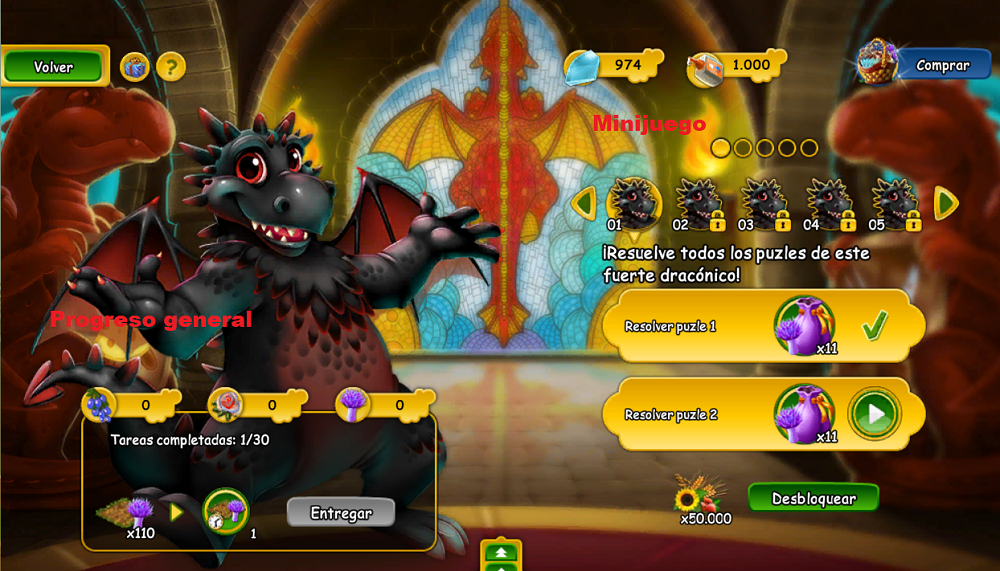Image resolution: width=1000 pixels, height=571 pixels.
Task: Unlock with the Desbloquear button
Action: pyautogui.click(x=813, y=498)
